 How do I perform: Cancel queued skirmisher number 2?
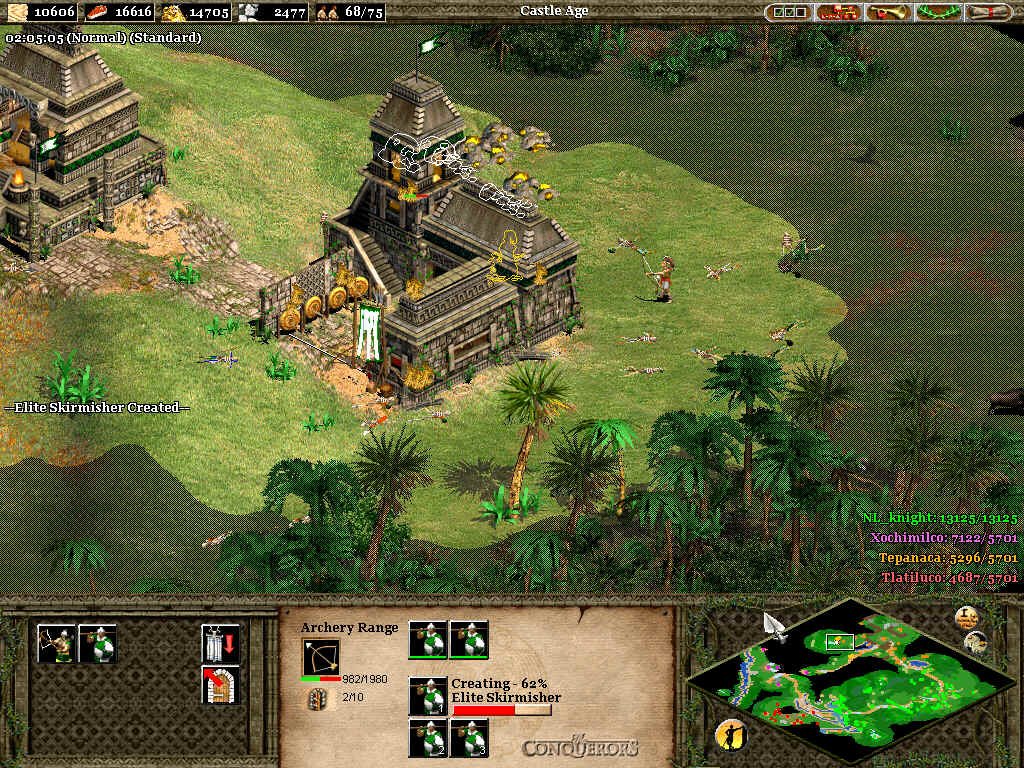[429, 738]
